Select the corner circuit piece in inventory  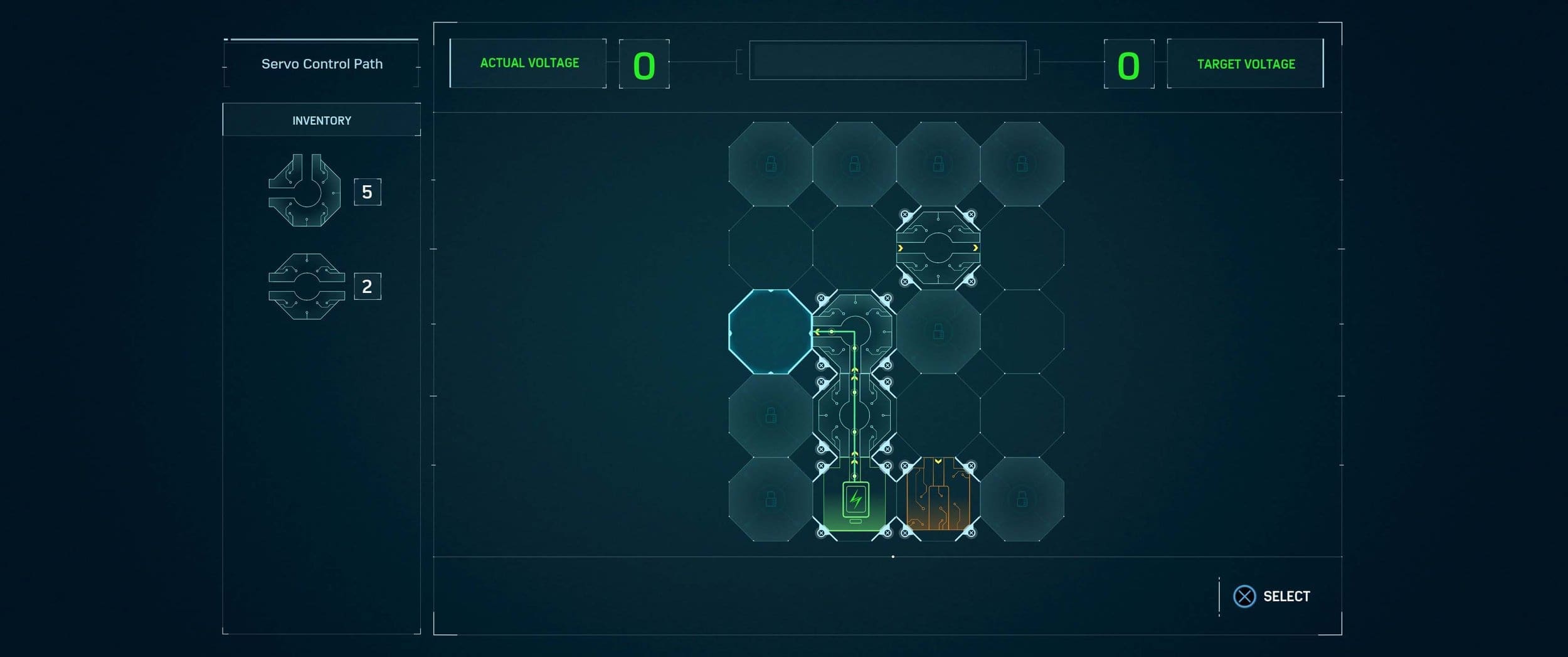tap(305, 191)
